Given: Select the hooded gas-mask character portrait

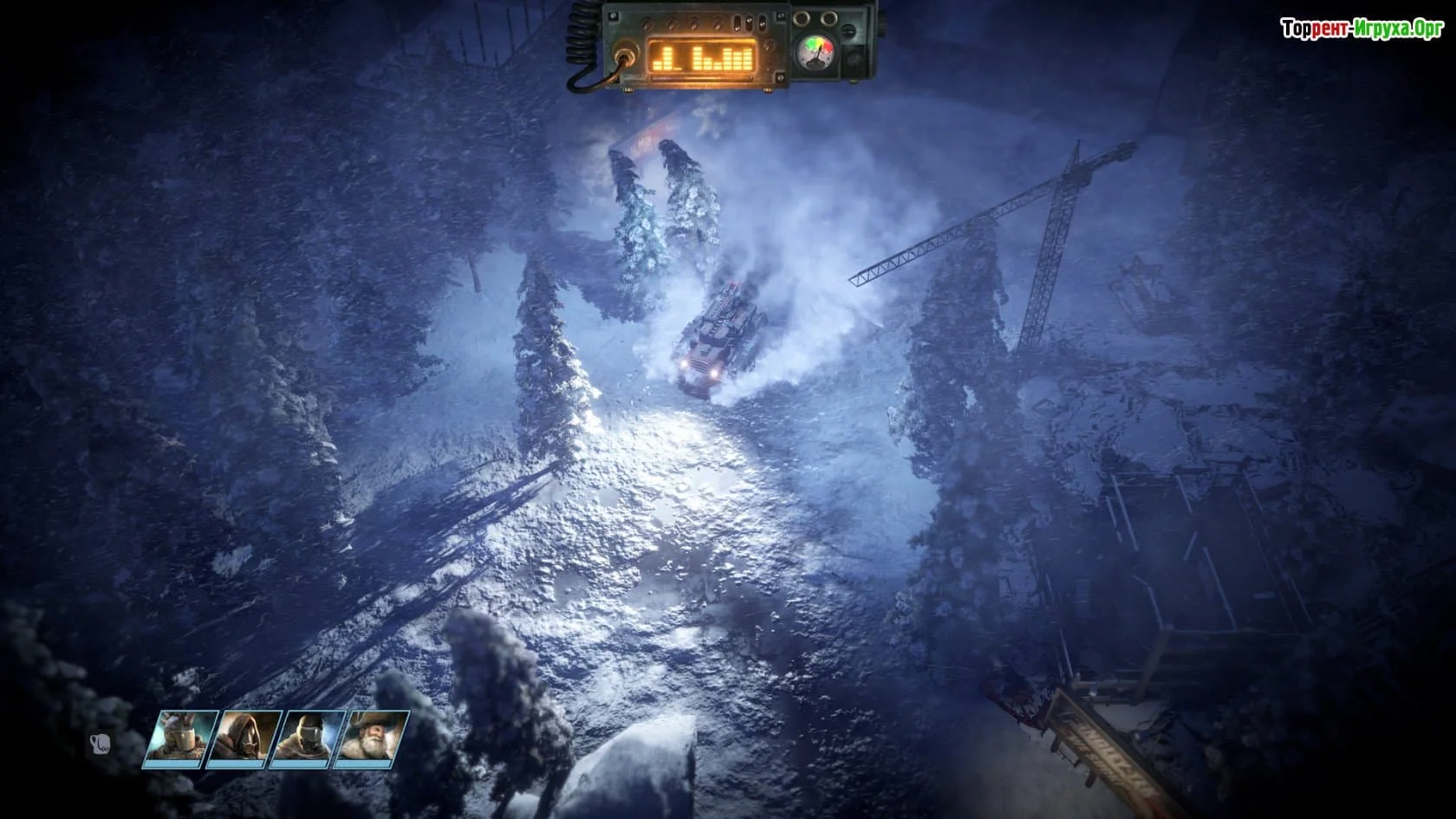Looking at the screenshot, I should click(245, 739).
